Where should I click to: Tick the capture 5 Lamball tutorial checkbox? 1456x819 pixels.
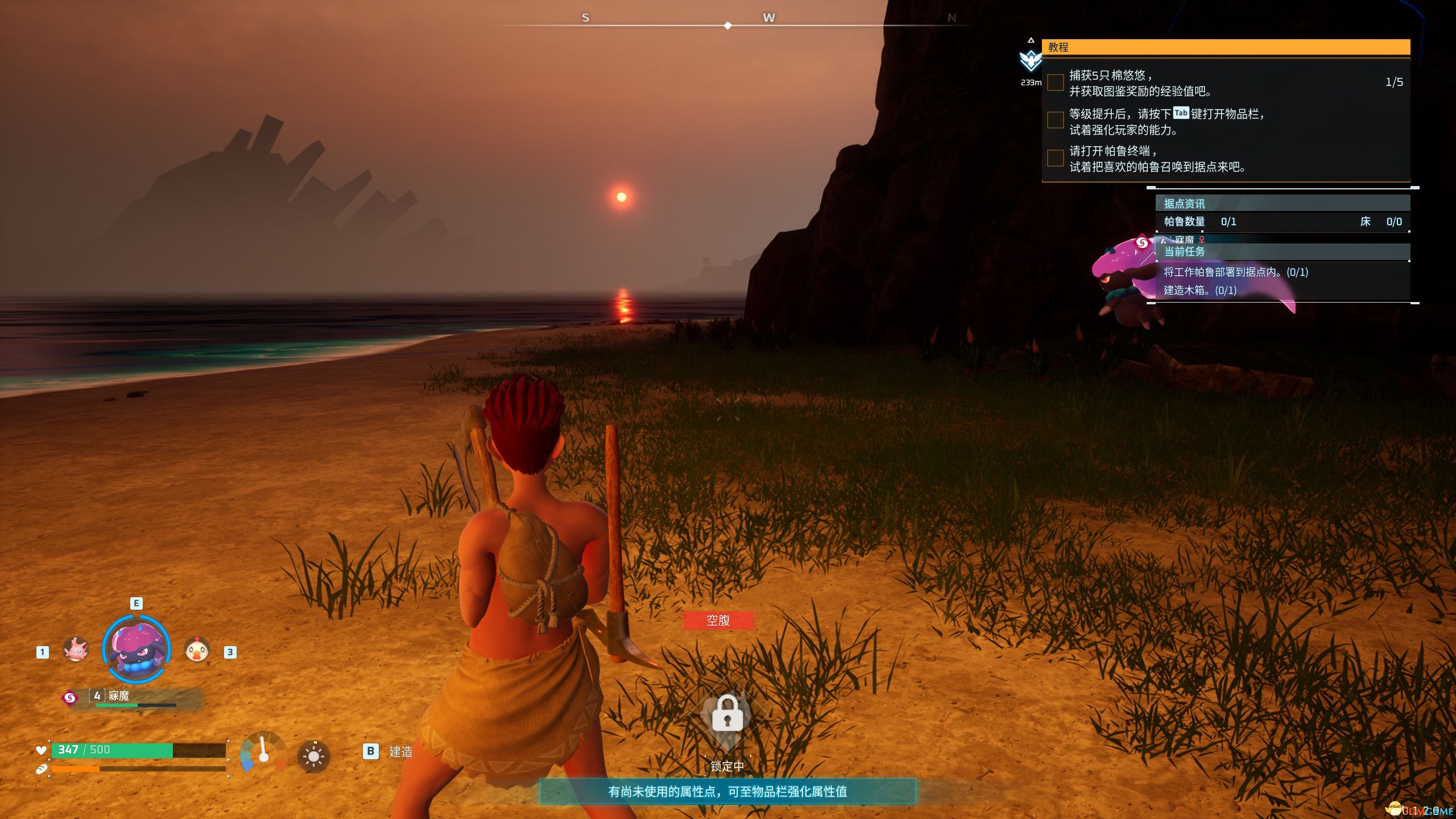1056,82
